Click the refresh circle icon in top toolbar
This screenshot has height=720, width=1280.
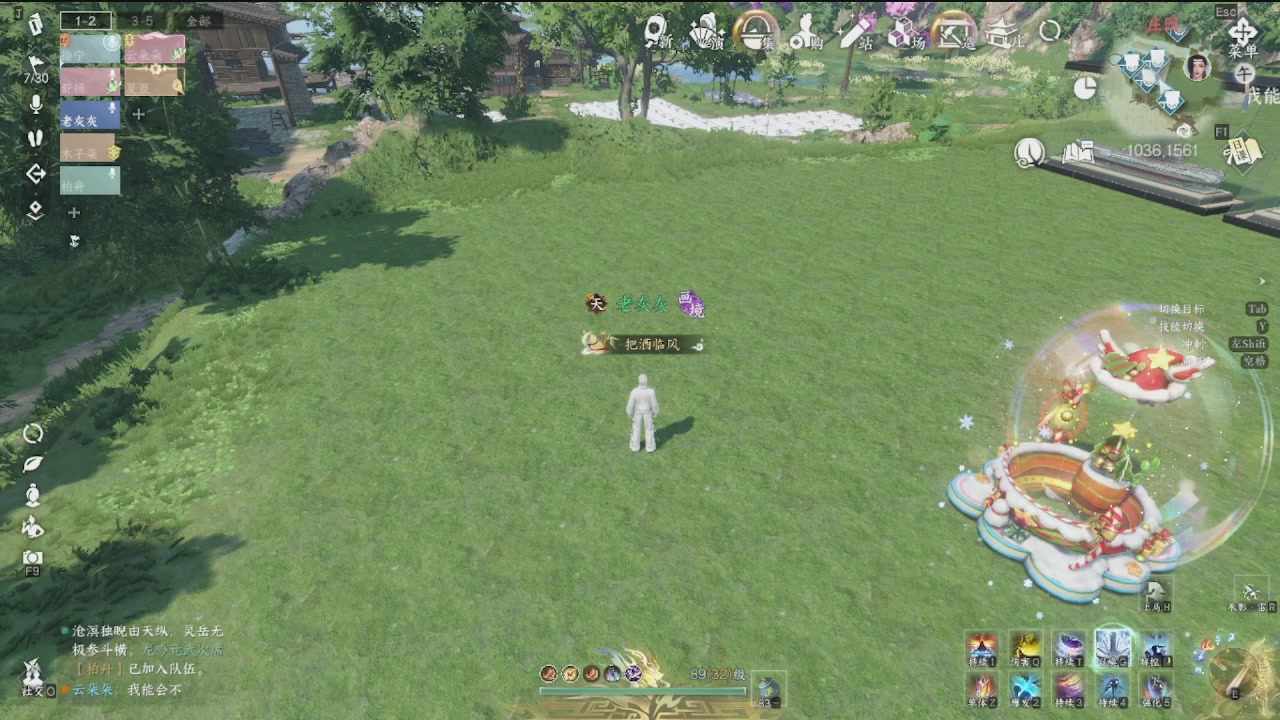1049,28
